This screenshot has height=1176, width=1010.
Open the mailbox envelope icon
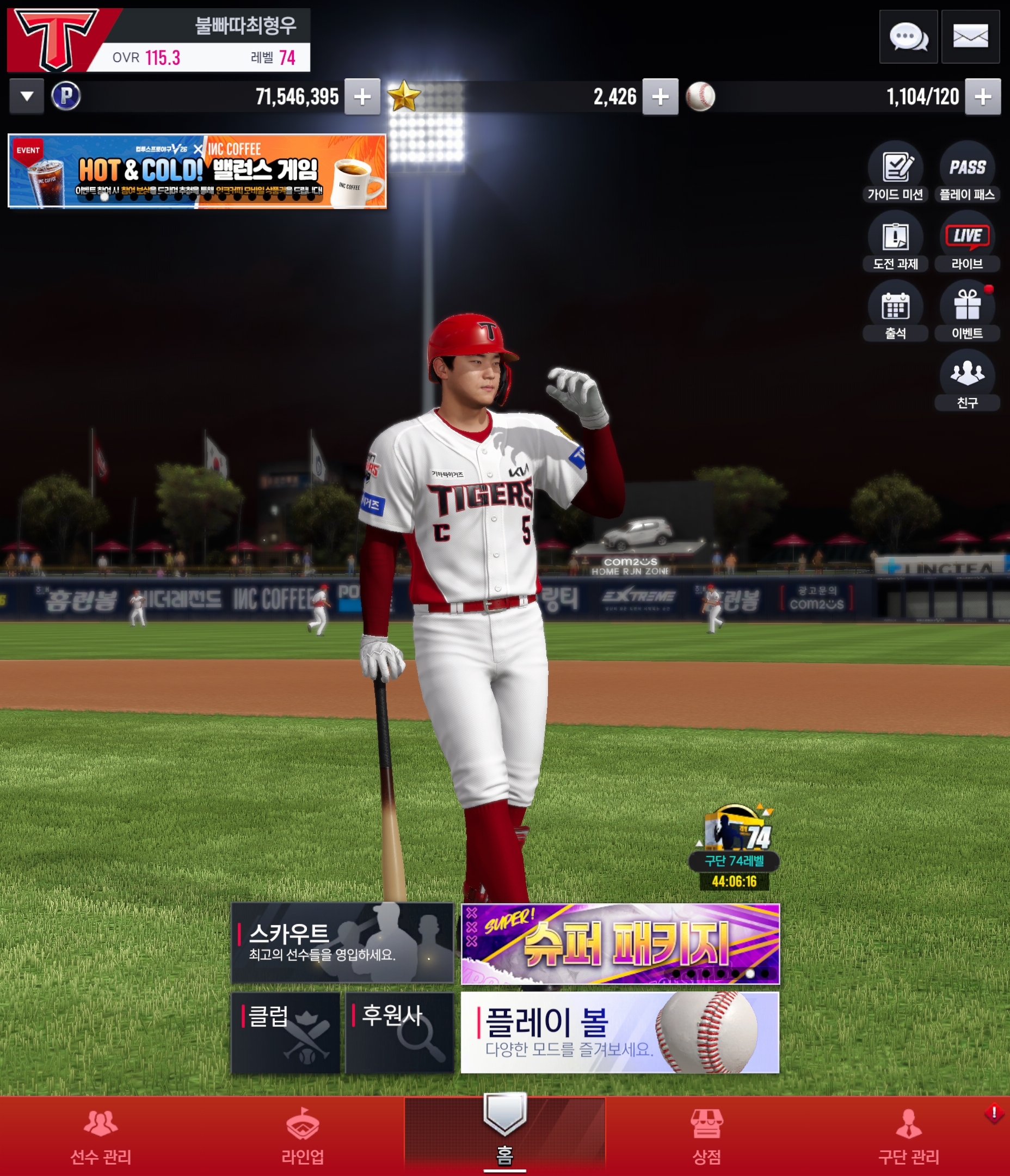pyautogui.click(x=970, y=37)
